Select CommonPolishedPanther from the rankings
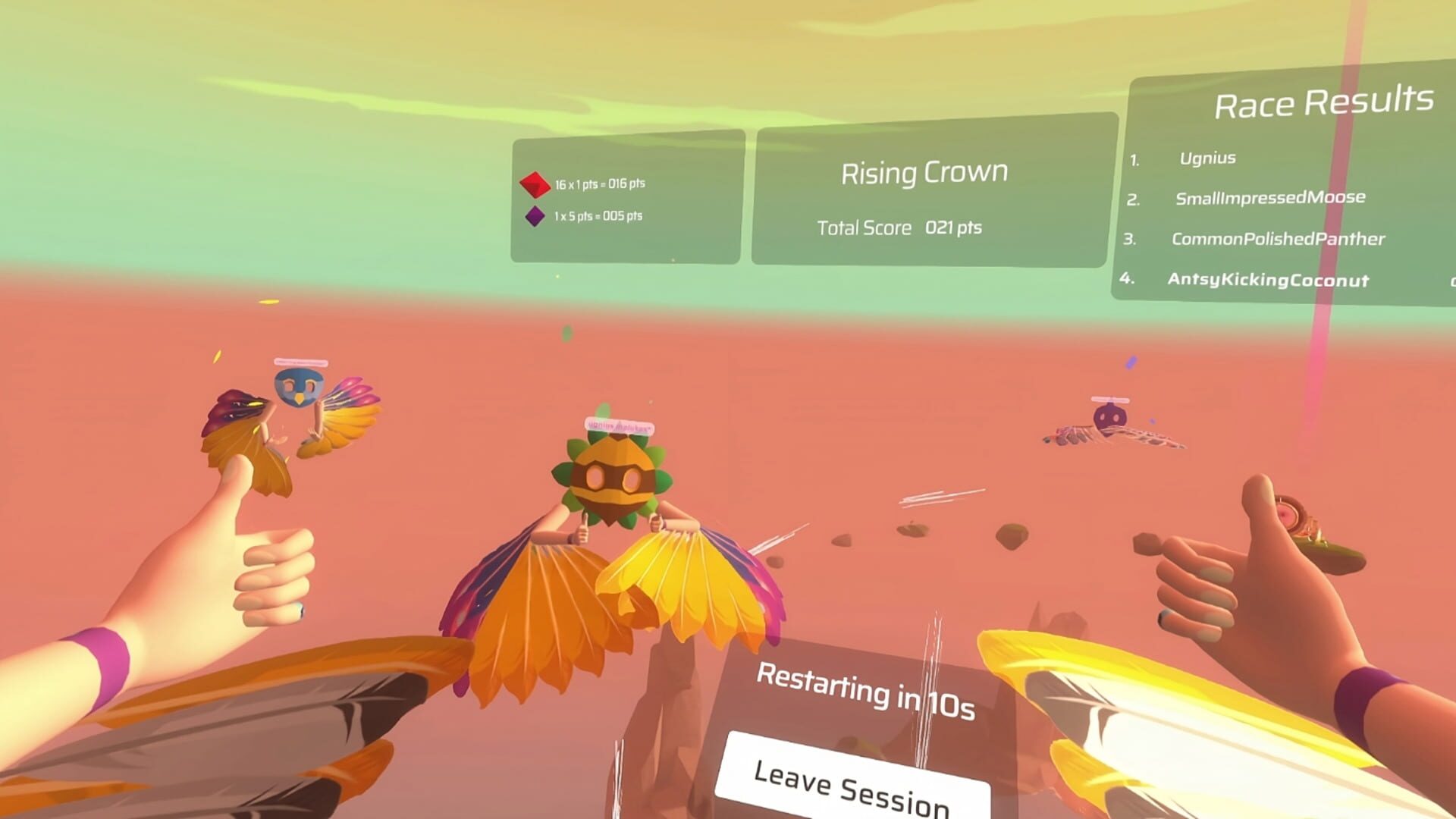The image size is (1456, 819). point(1279,239)
